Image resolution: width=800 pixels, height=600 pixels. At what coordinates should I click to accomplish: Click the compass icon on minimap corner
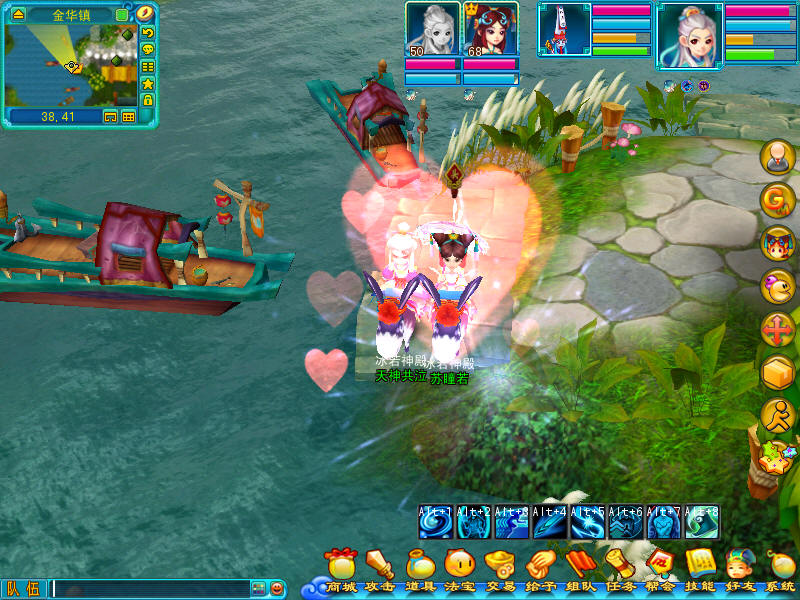pyautogui.click(x=146, y=14)
